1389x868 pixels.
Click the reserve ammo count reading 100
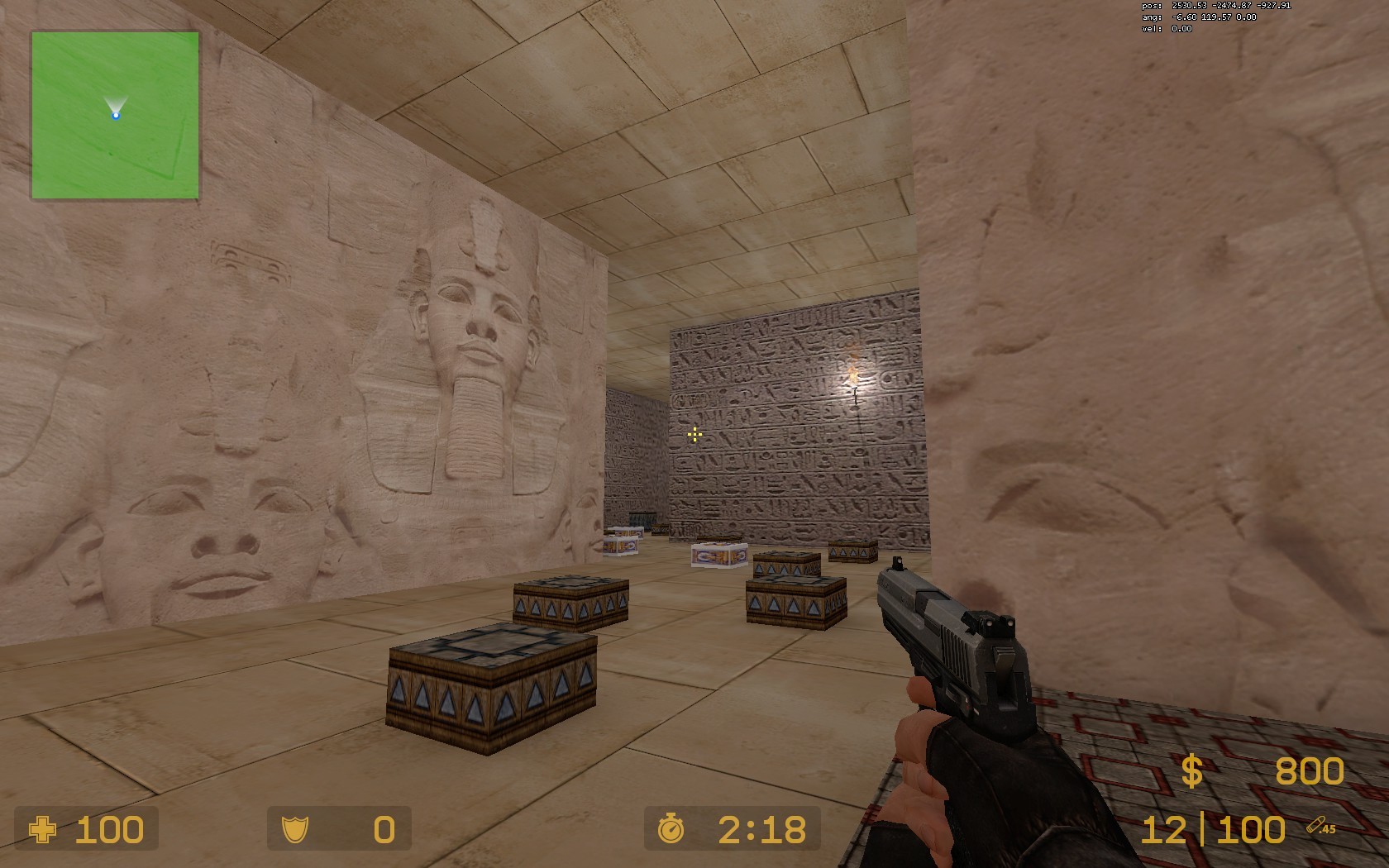(1253, 827)
